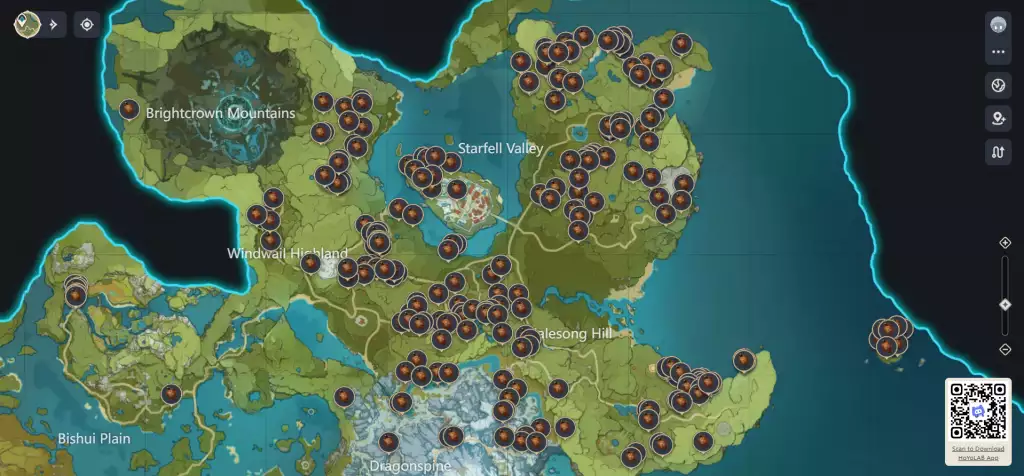This screenshot has height=476, width=1024.
Task: Activate the route drawing tool button
Action: coord(997,152)
